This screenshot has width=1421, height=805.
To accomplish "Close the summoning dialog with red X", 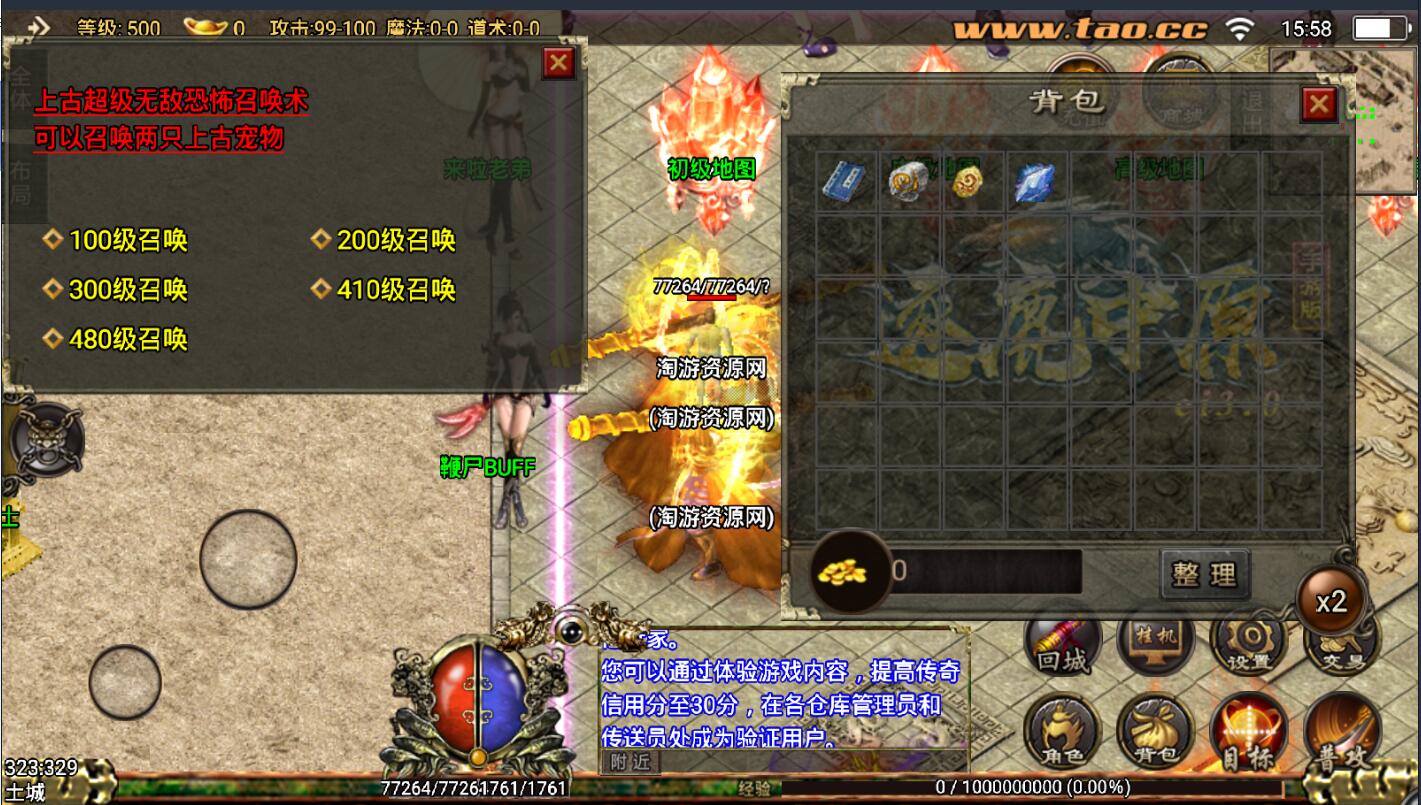I will point(557,64).
